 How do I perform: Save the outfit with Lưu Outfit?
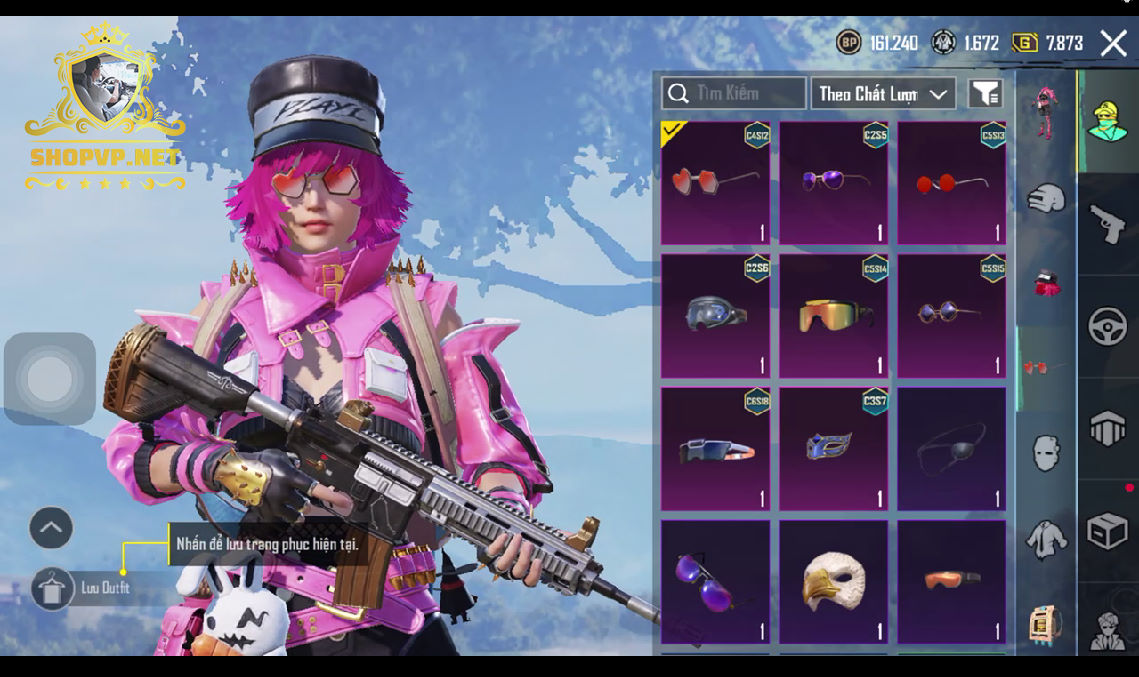click(x=52, y=588)
